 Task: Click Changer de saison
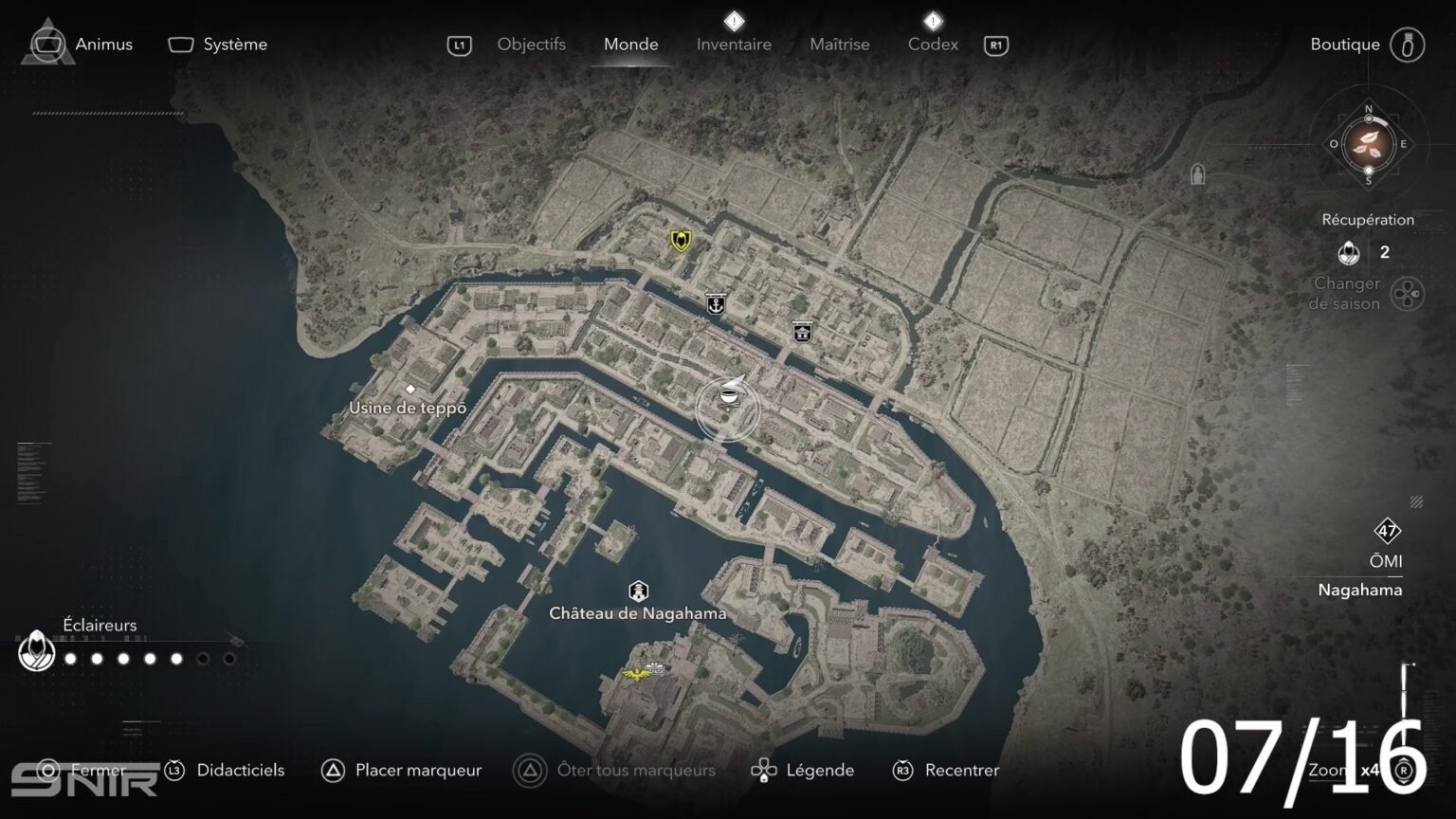(1350, 293)
